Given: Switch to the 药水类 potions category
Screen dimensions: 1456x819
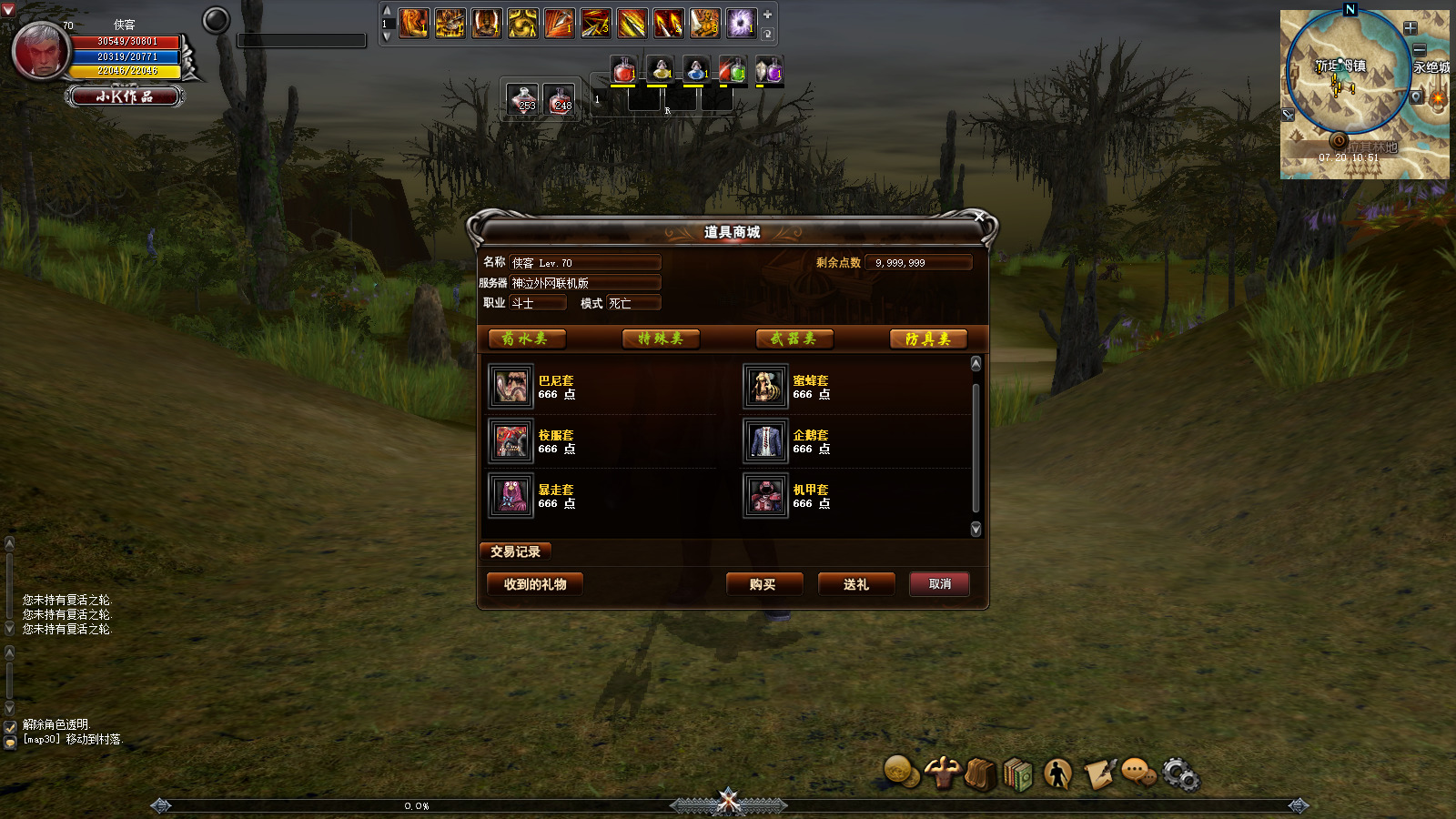Looking at the screenshot, I should 527,339.
